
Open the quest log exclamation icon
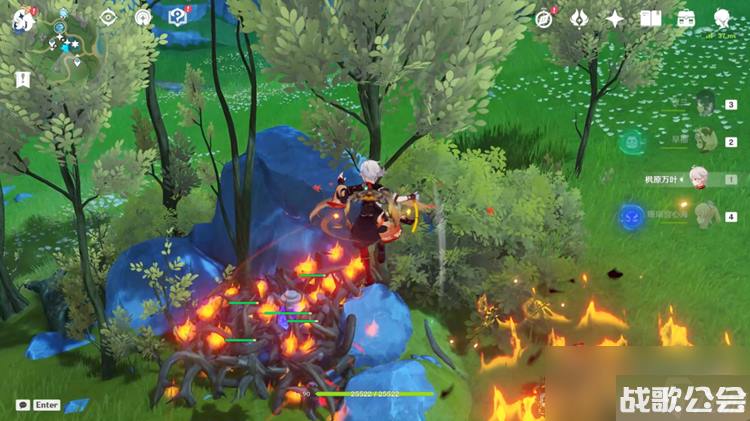(x=22, y=78)
